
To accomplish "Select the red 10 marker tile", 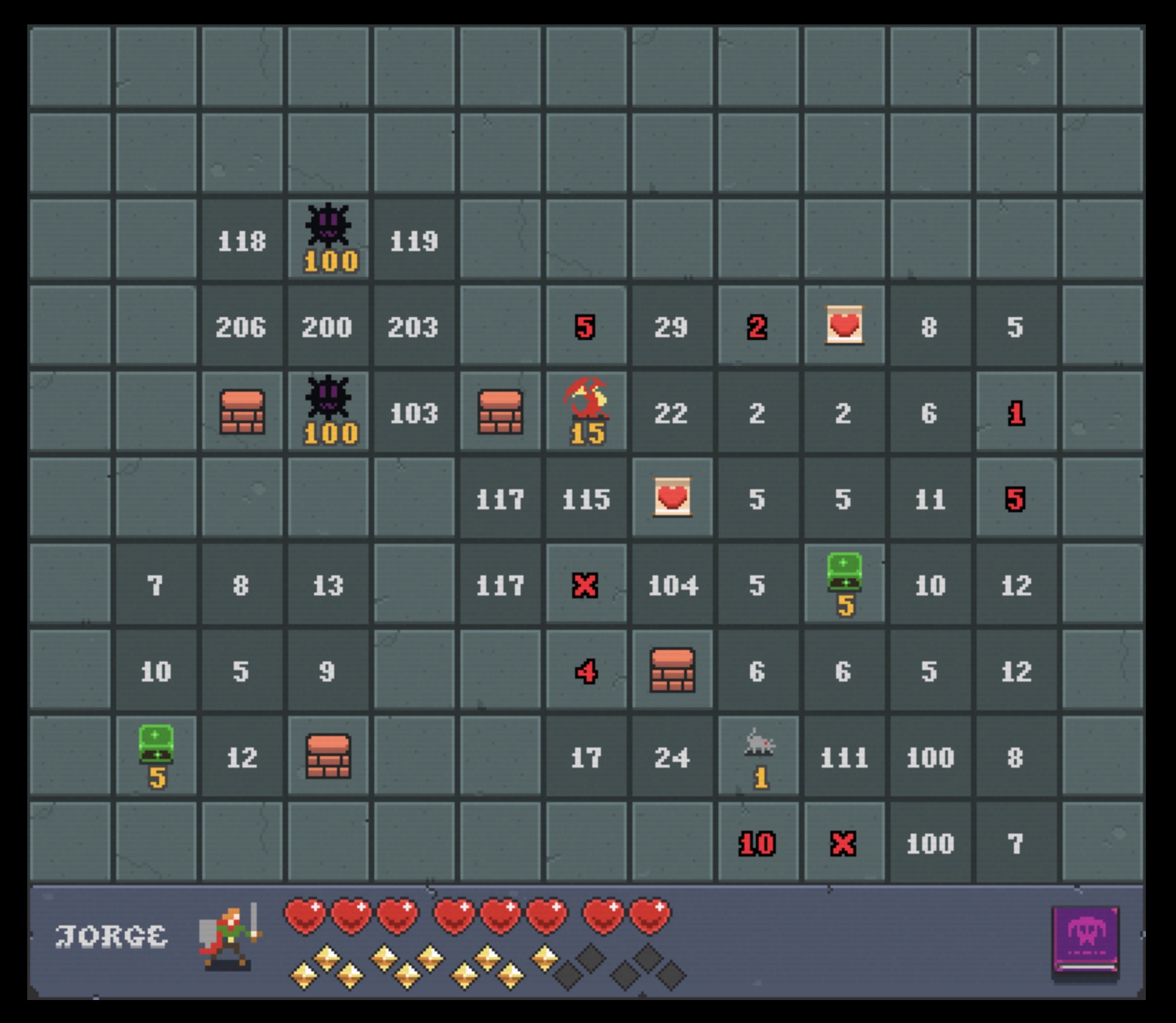I will pos(757,844).
